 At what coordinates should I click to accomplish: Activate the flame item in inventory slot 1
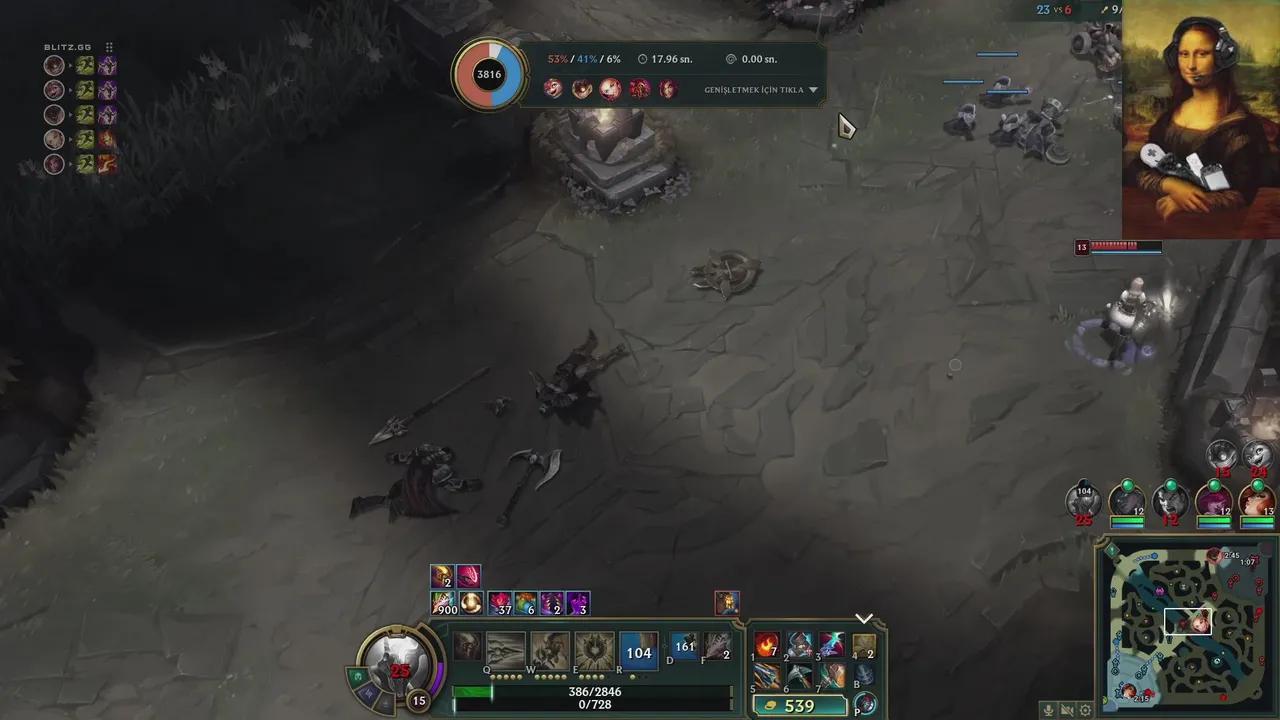point(765,643)
